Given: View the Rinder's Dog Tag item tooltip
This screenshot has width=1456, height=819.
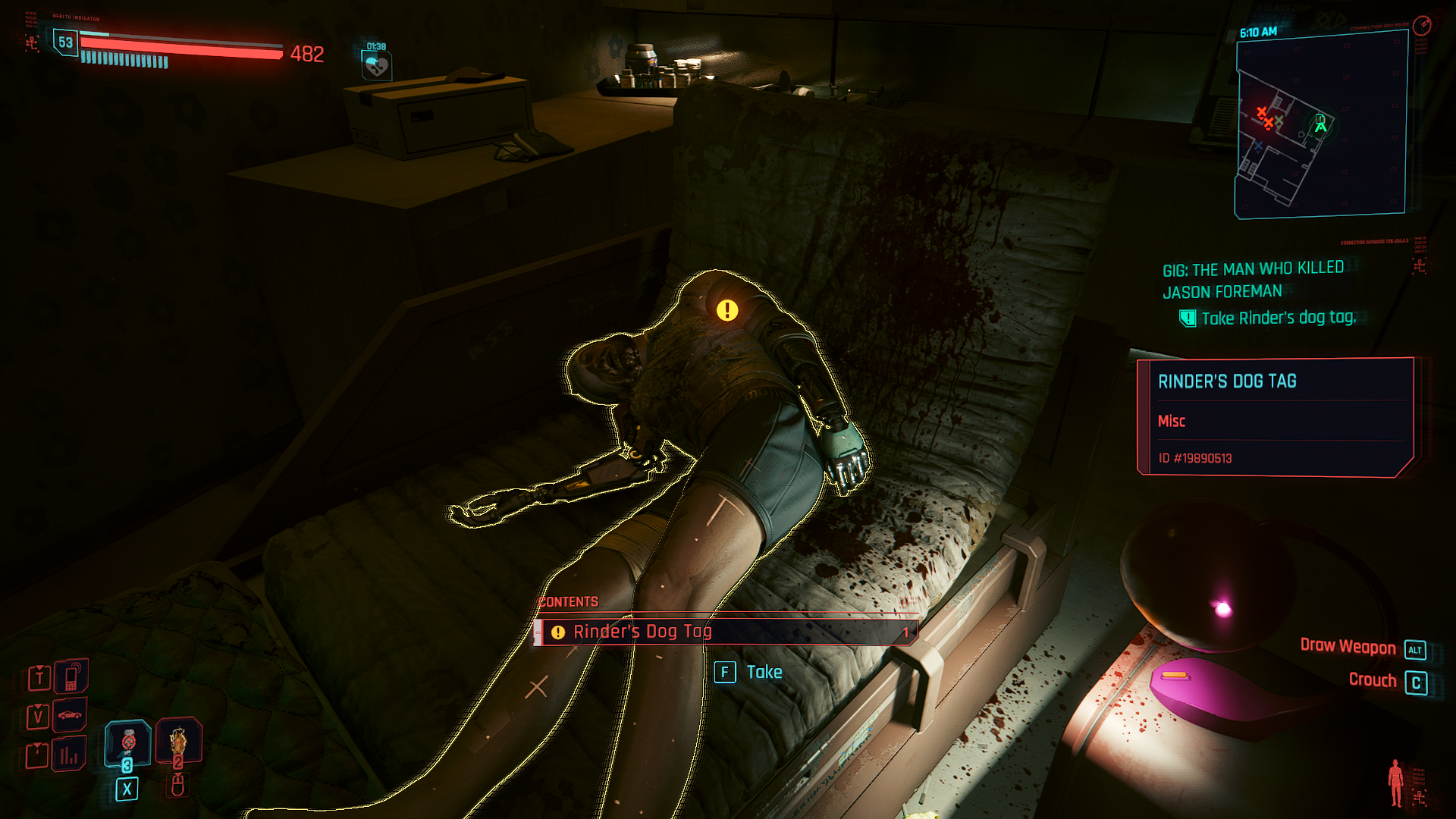Looking at the screenshot, I should 1276,417.
